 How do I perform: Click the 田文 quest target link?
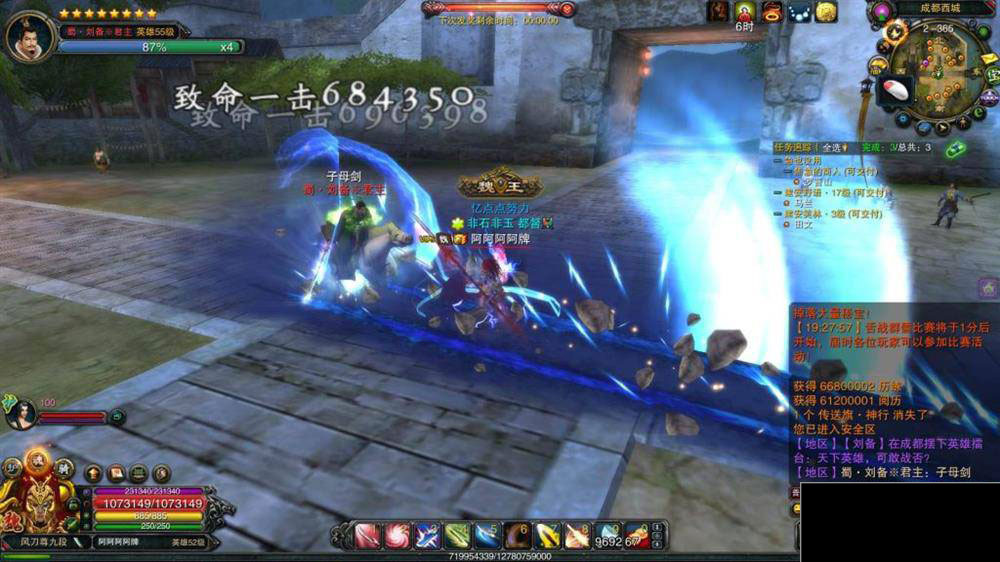(803, 225)
